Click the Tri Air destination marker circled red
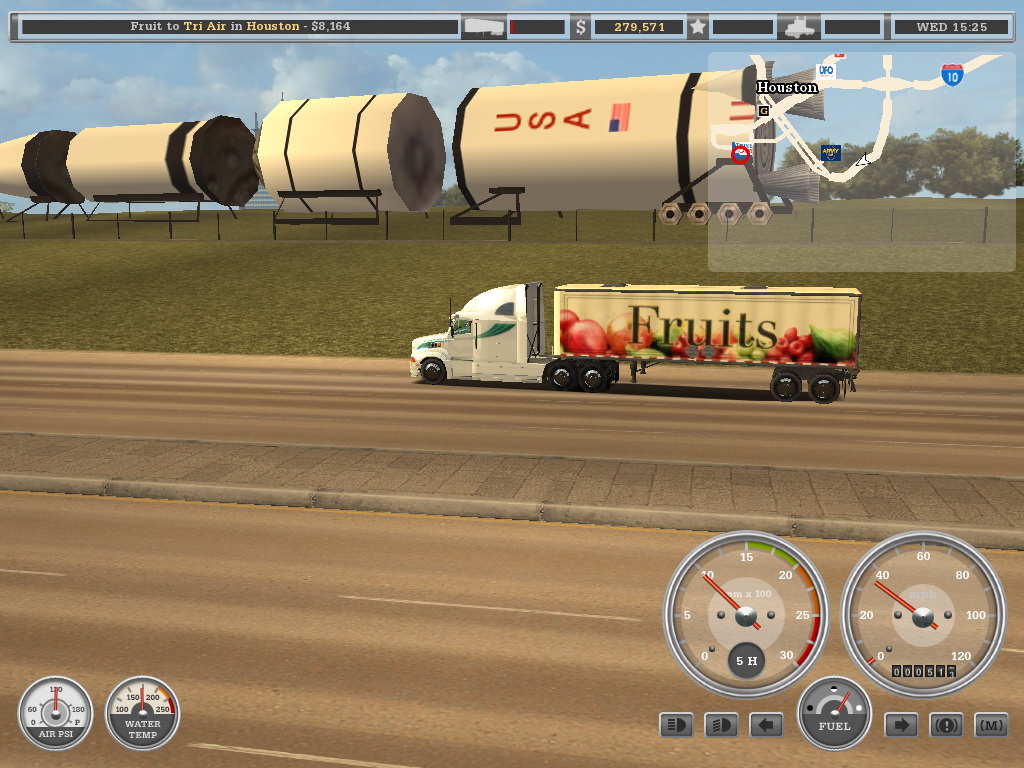The height and width of the screenshot is (768, 1024). [741, 155]
